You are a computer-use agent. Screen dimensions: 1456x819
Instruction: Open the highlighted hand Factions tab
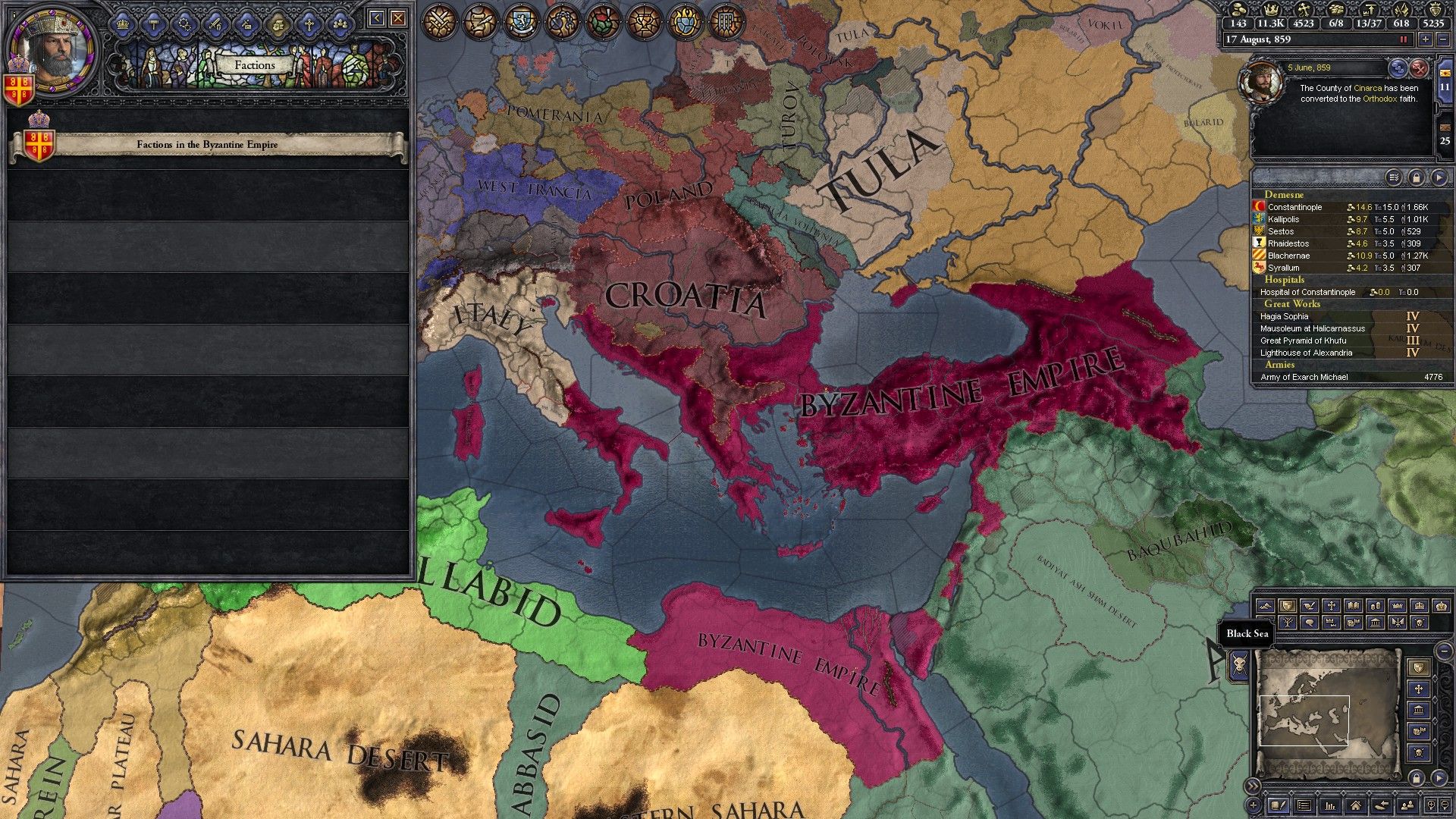point(278,27)
